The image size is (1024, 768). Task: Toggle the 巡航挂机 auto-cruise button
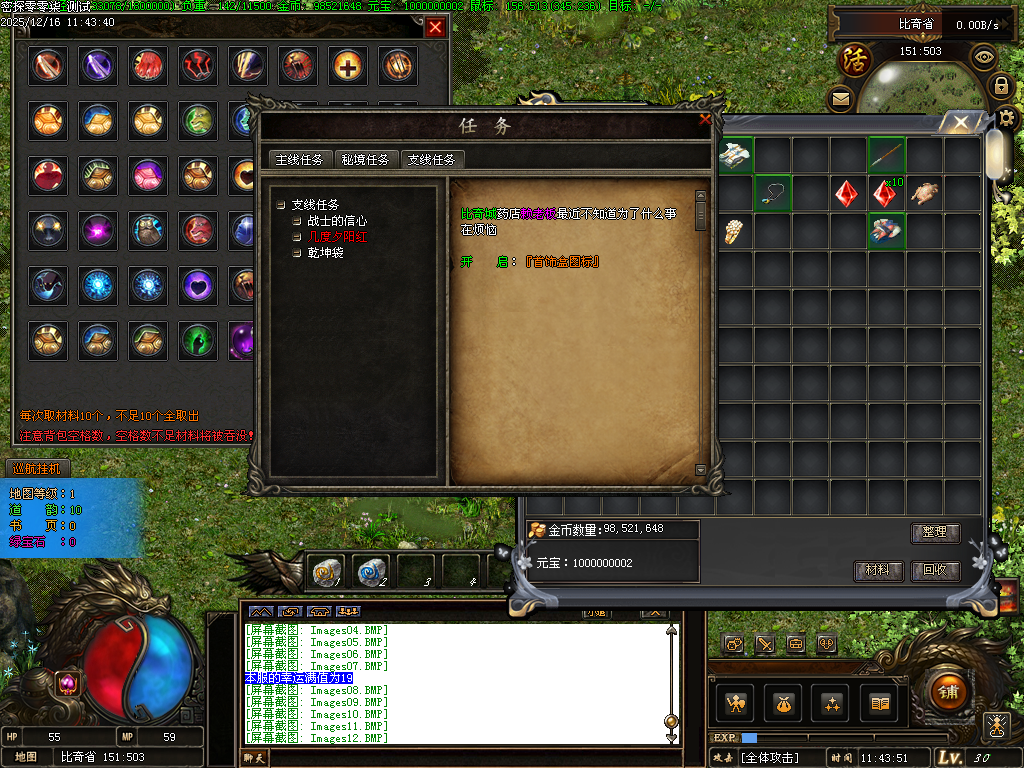(36, 468)
